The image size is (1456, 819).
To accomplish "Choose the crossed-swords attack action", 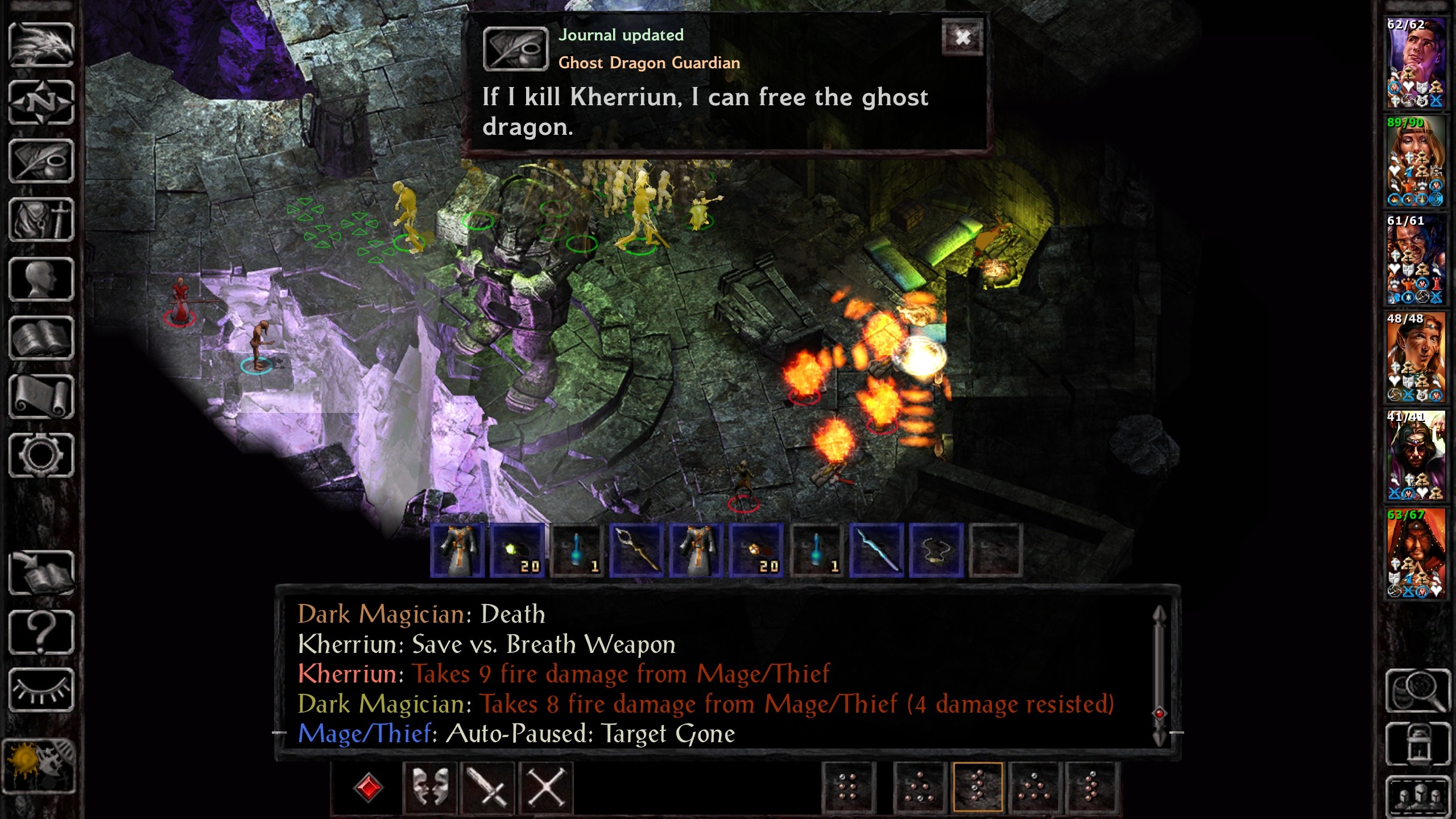I will pos(487,788).
